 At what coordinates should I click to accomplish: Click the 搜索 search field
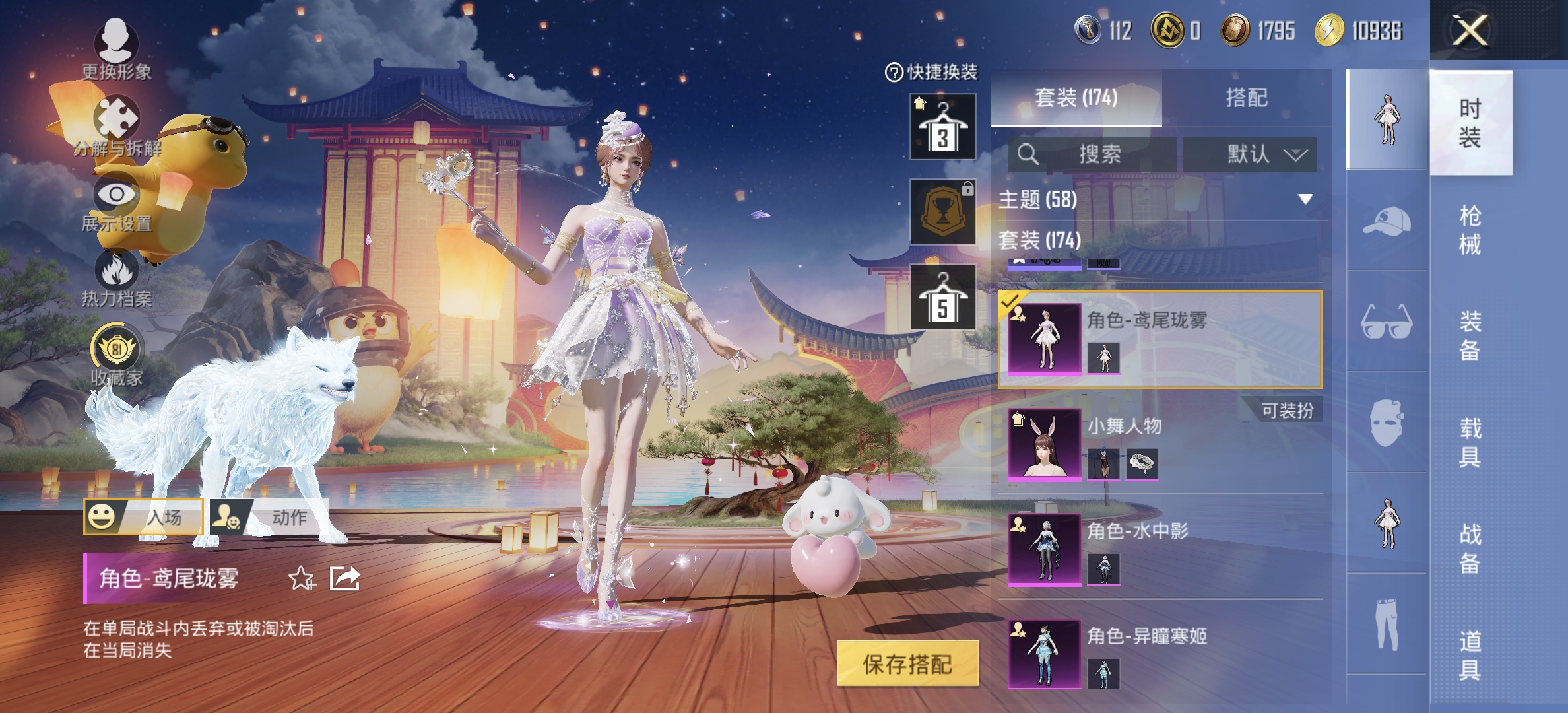click(1092, 154)
